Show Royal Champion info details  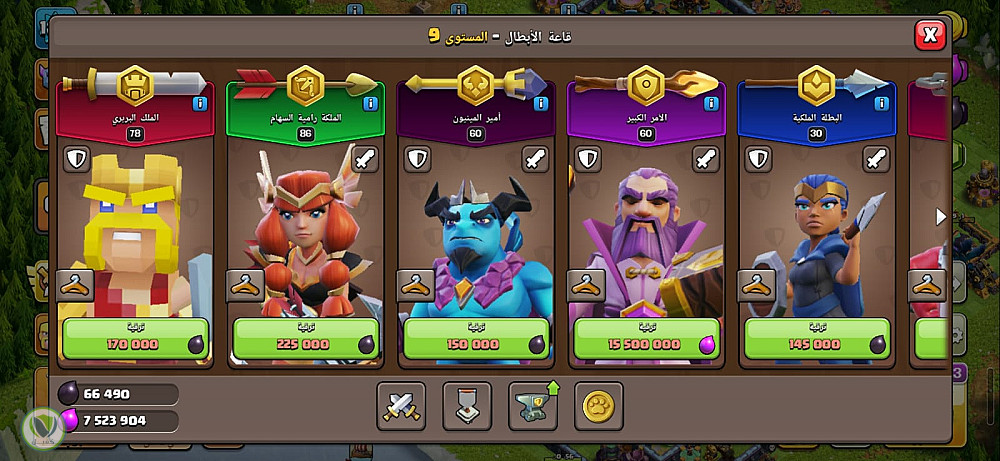click(881, 103)
